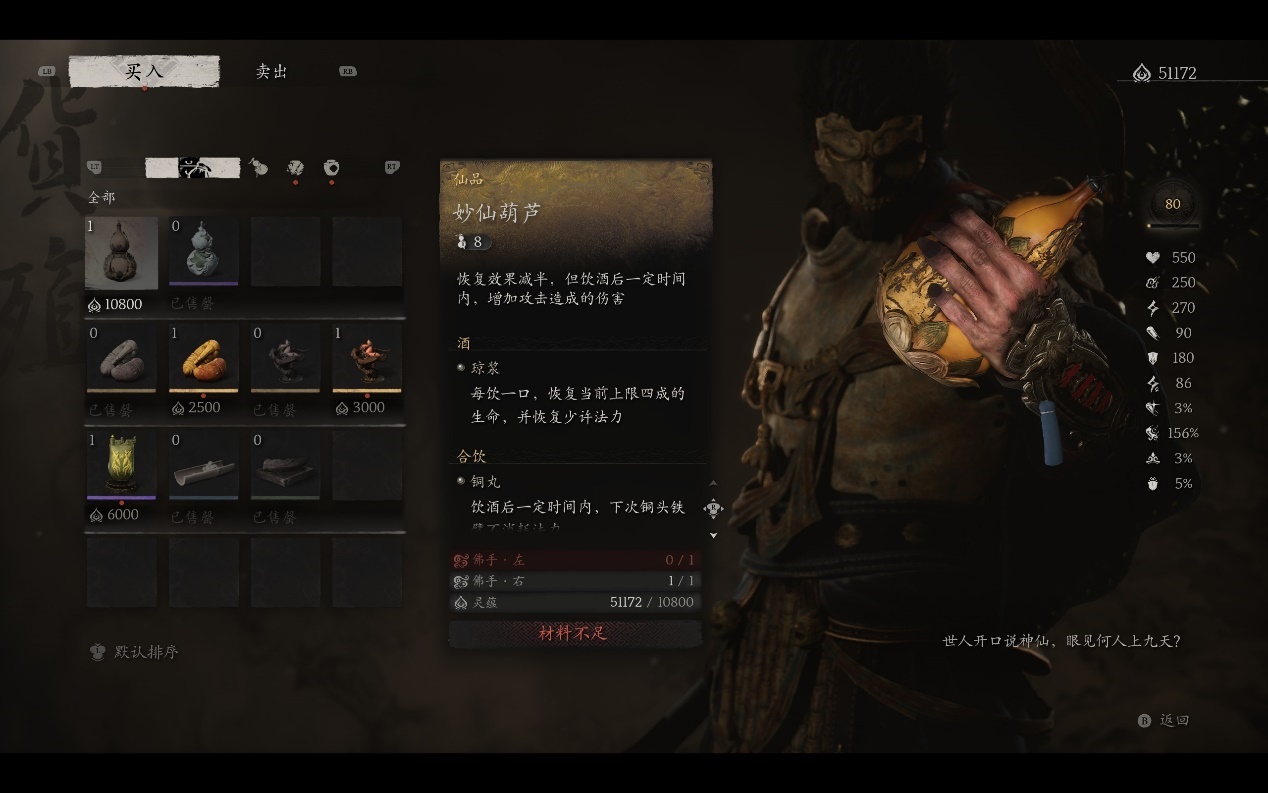Select the 佛手·左 material requirement row
Image resolution: width=1268 pixels, height=793 pixels.
pos(574,560)
